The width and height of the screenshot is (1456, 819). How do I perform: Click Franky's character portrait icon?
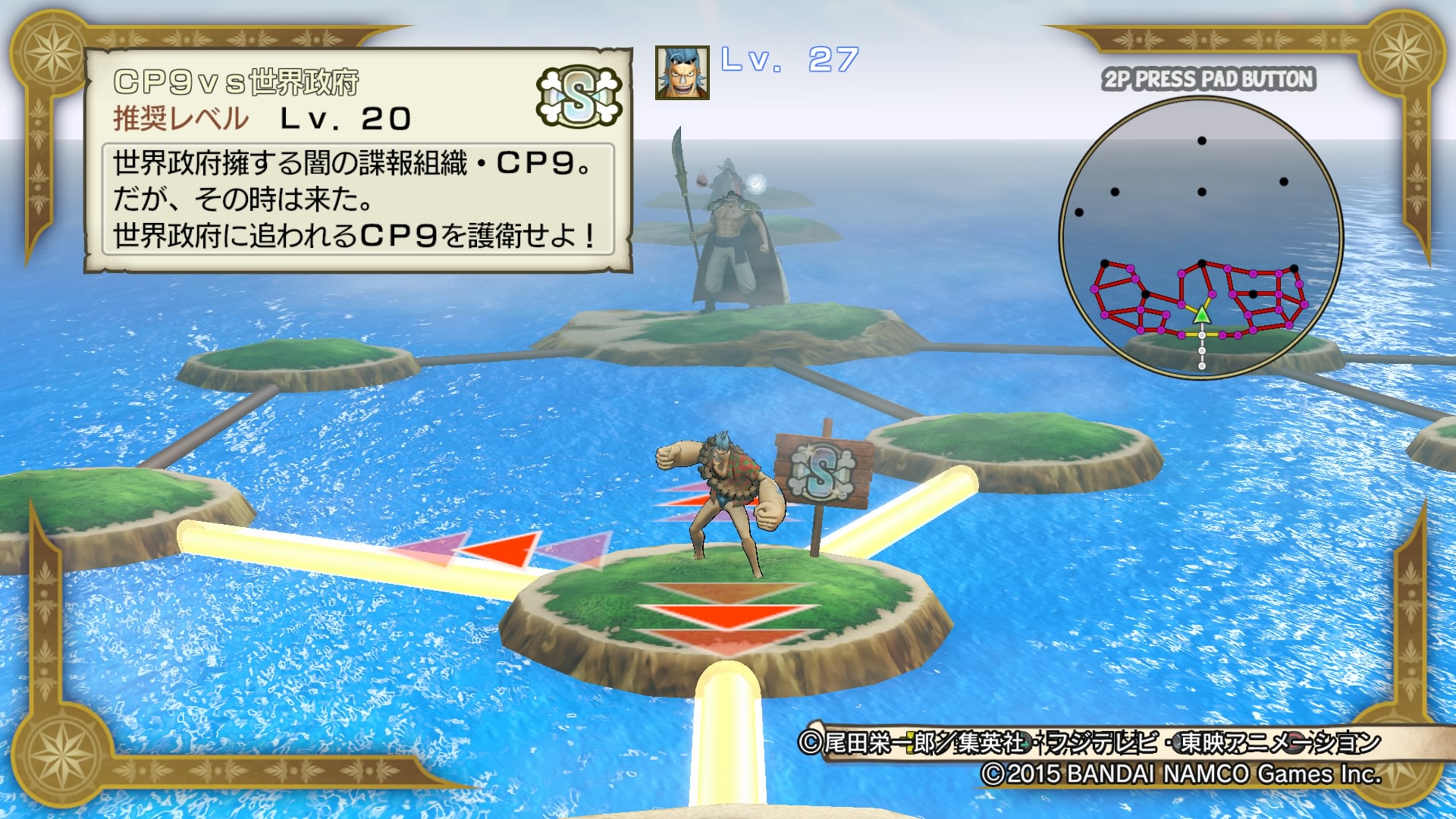(681, 71)
